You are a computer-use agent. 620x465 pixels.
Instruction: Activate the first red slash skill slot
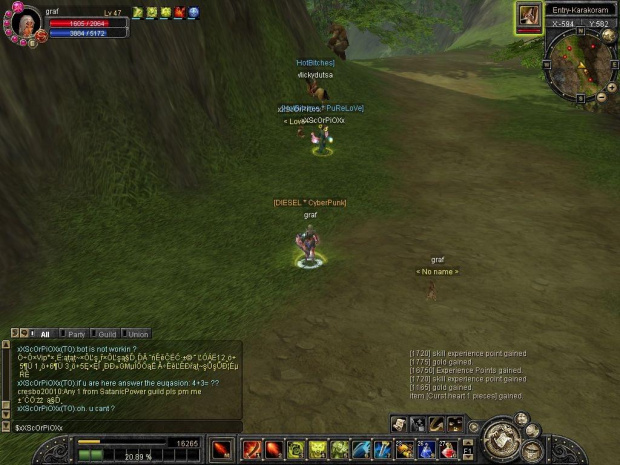tap(252, 450)
